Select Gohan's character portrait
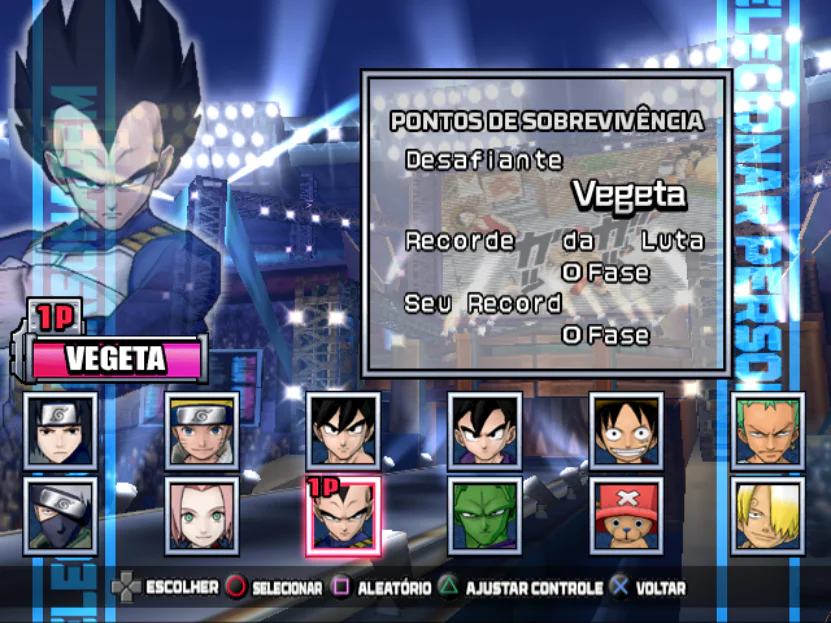This screenshot has height=623, width=831. [x=484, y=430]
